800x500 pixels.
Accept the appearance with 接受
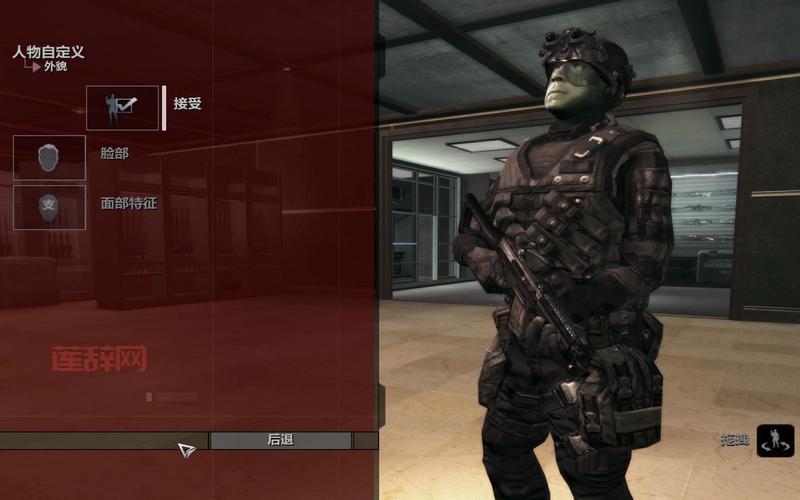point(123,106)
